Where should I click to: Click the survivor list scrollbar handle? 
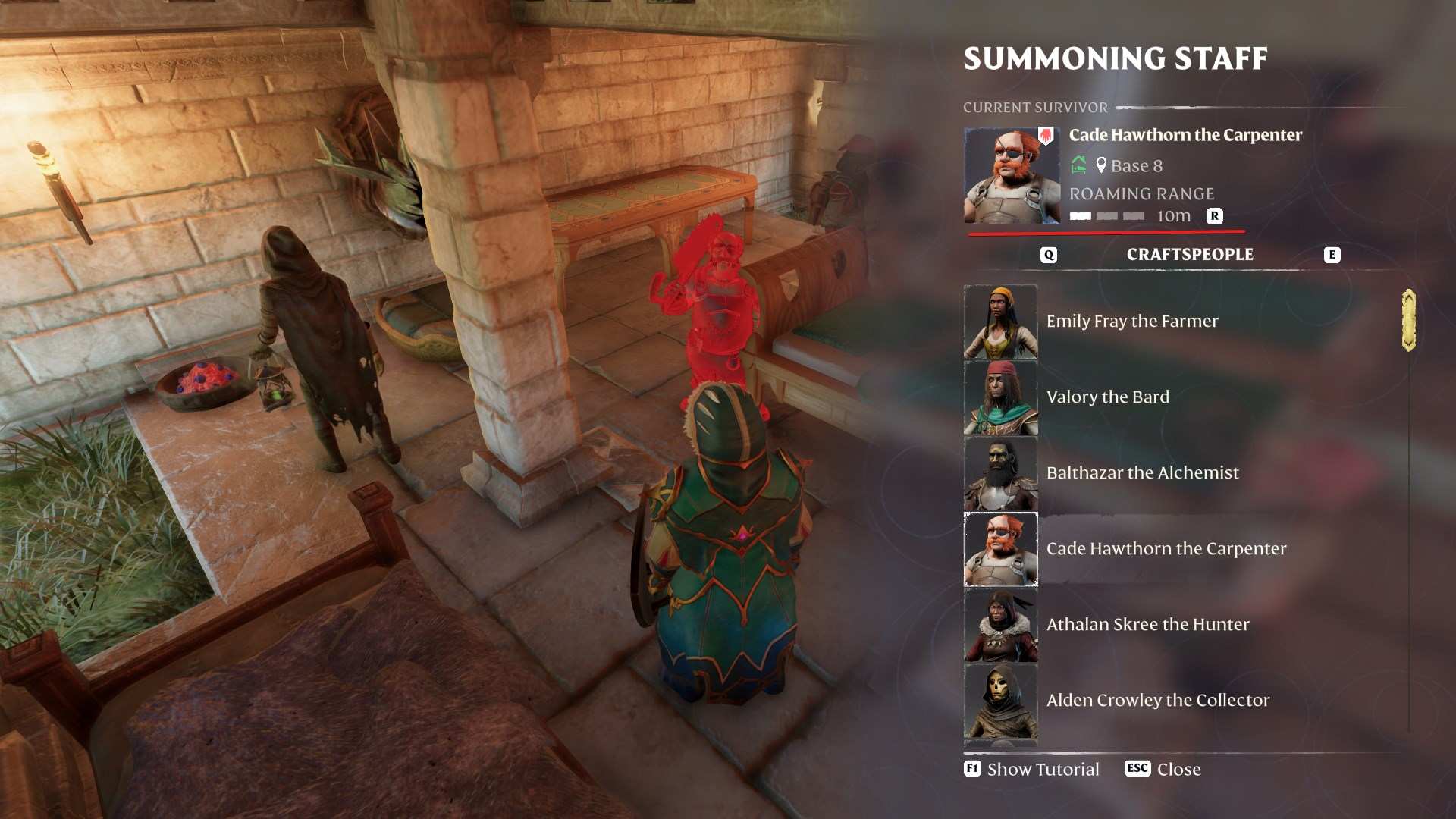pos(1408,320)
